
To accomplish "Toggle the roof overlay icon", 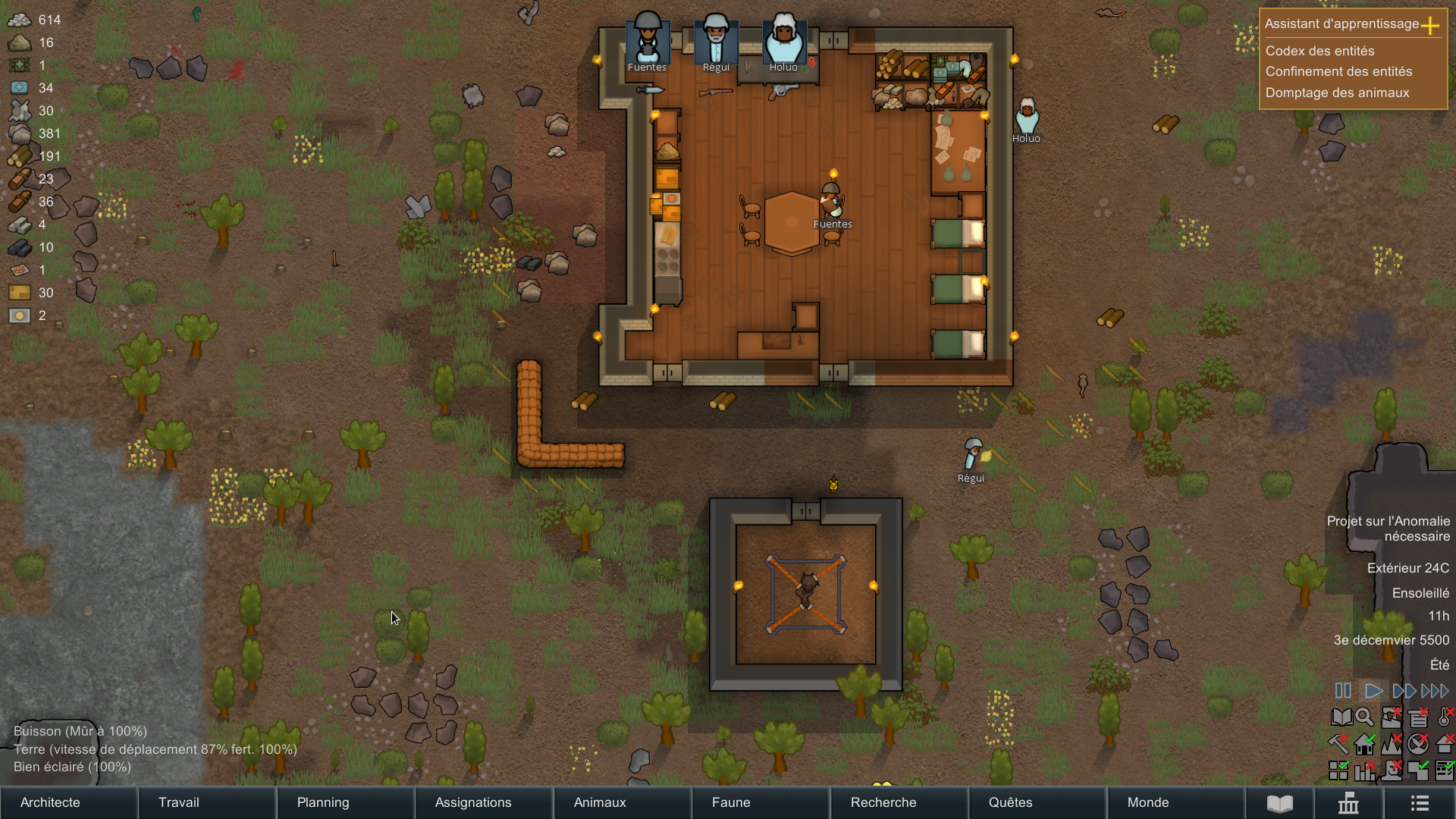I will [1445, 744].
